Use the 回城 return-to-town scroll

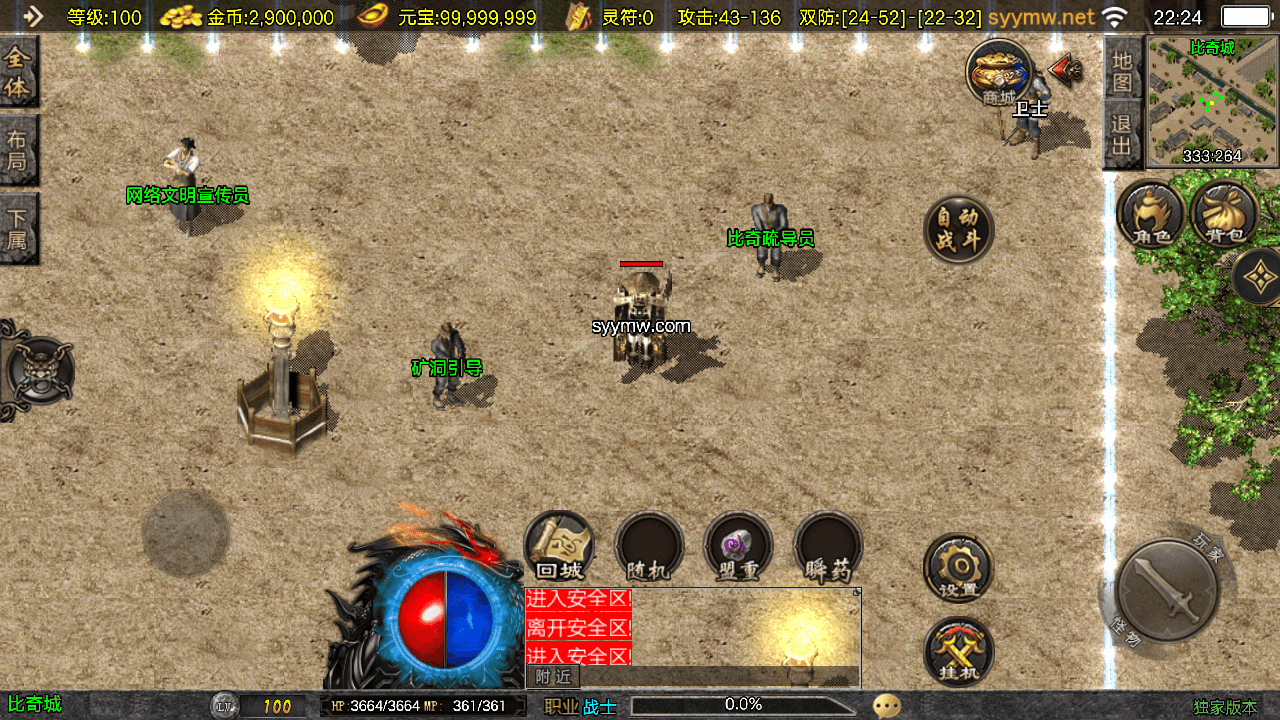tap(559, 547)
